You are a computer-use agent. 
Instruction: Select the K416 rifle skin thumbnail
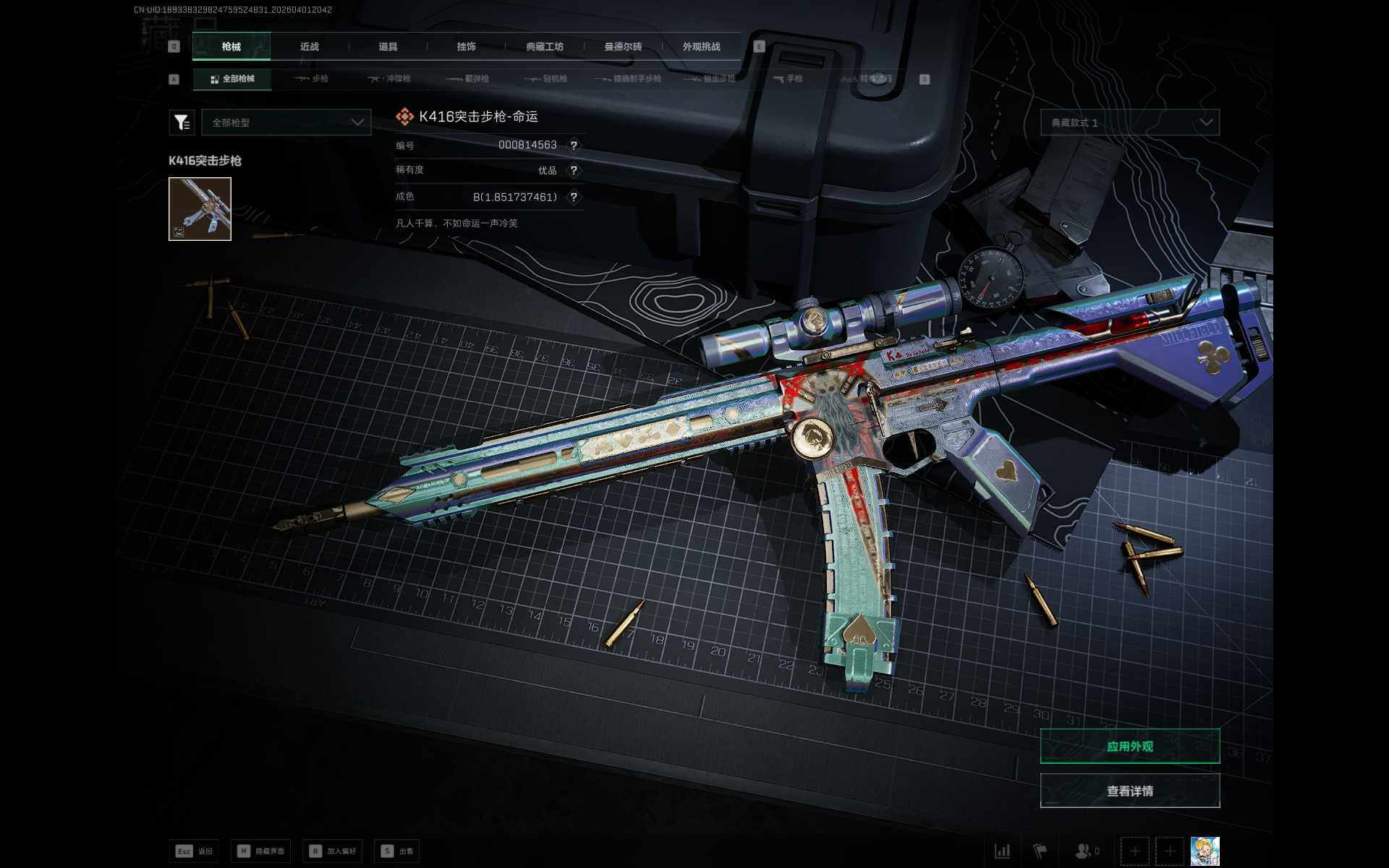pyautogui.click(x=200, y=209)
